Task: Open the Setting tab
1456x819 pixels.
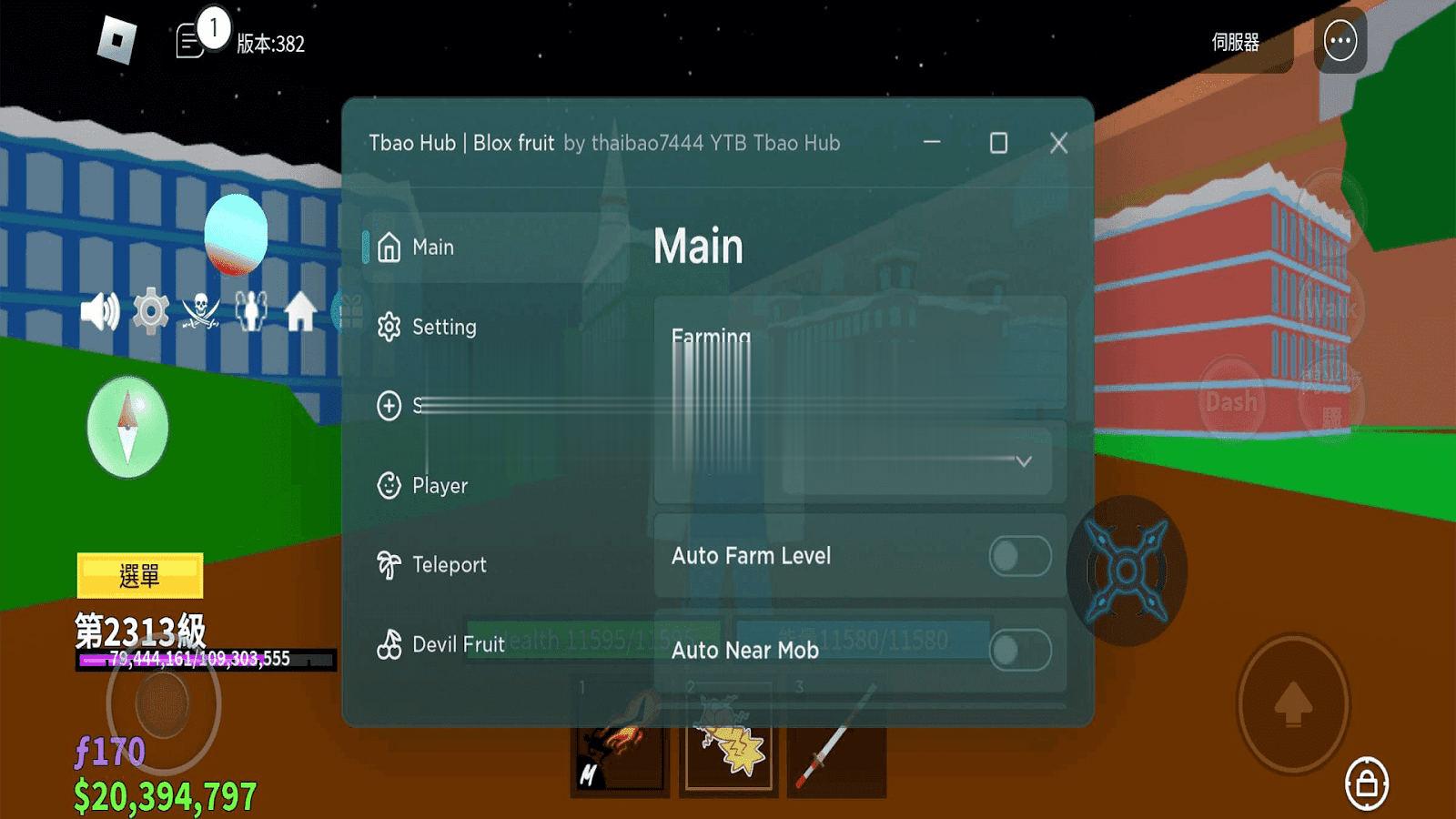Action: 443,328
